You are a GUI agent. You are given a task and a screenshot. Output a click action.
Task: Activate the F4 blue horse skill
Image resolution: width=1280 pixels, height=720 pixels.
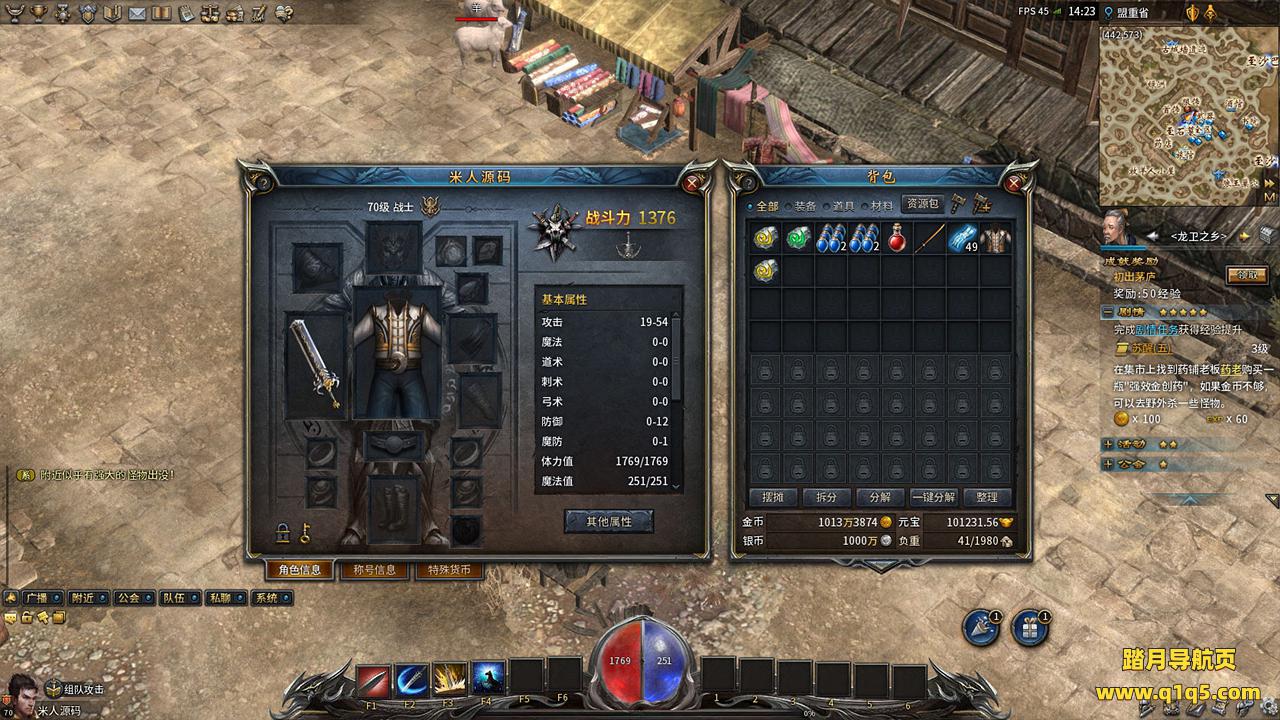coord(488,680)
